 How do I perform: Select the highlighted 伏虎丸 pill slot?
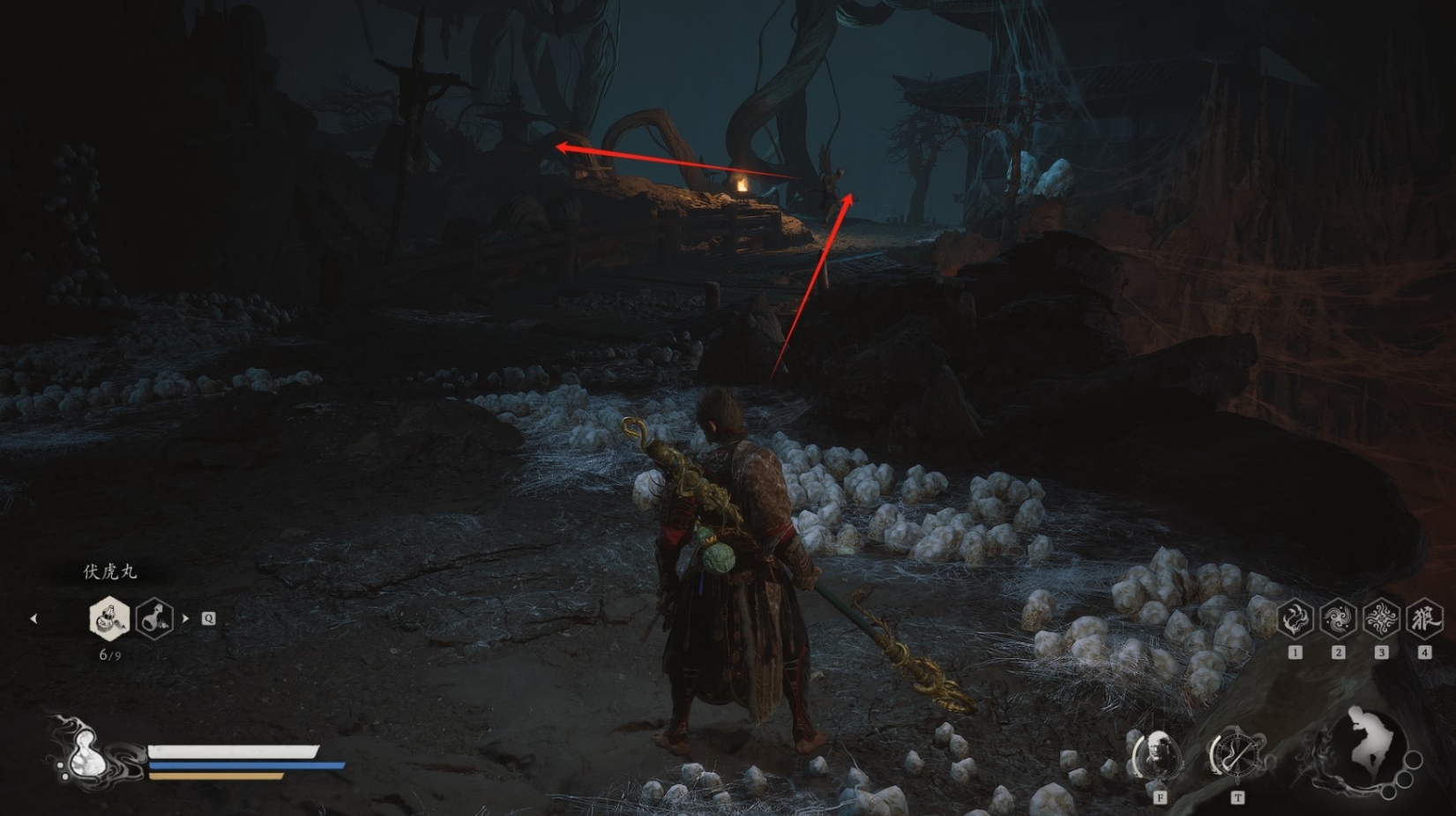pyautogui.click(x=109, y=618)
